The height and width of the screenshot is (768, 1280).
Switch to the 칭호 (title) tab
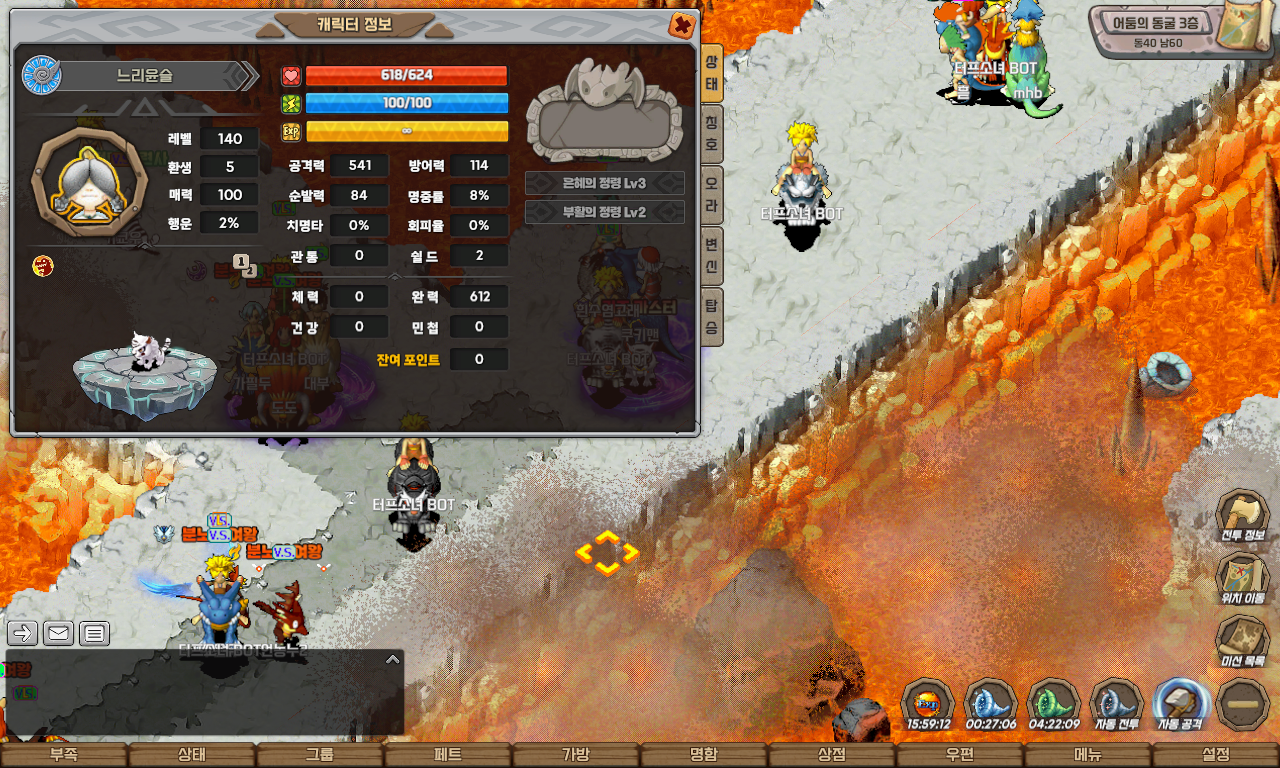[x=711, y=135]
